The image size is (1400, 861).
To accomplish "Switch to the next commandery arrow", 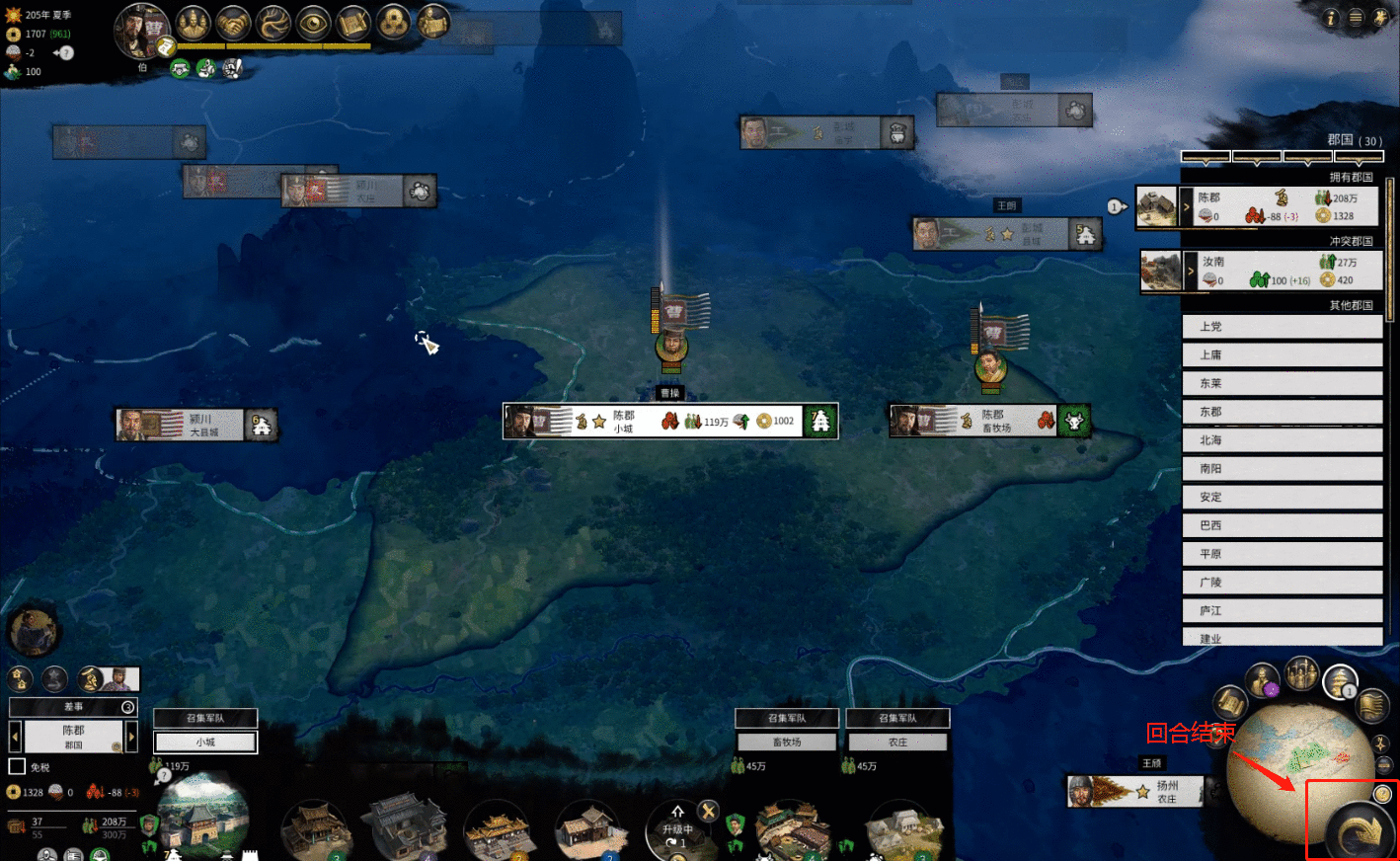I will [x=131, y=737].
